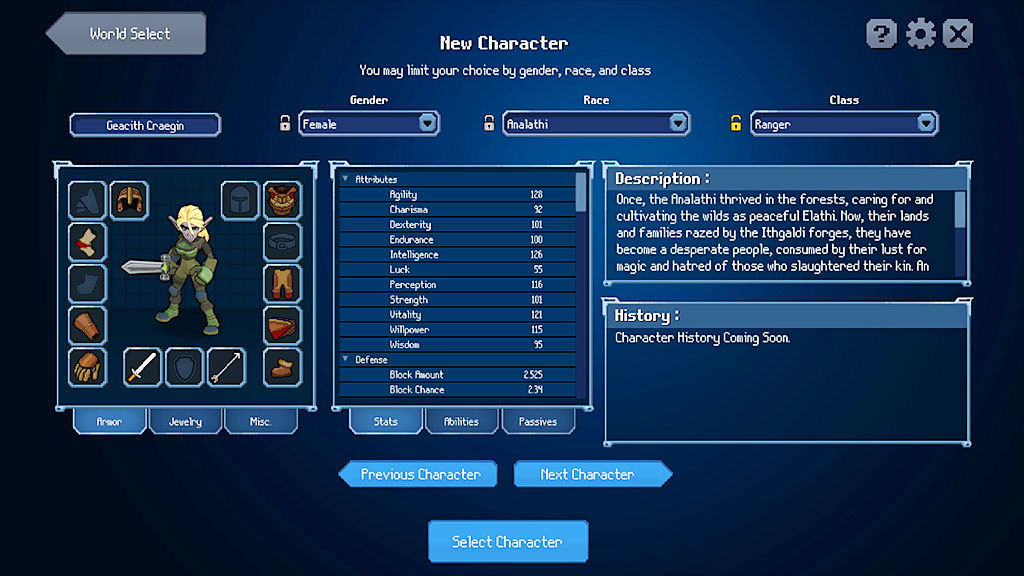Show the Next Character
This screenshot has width=1024, height=576.
(590, 474)
